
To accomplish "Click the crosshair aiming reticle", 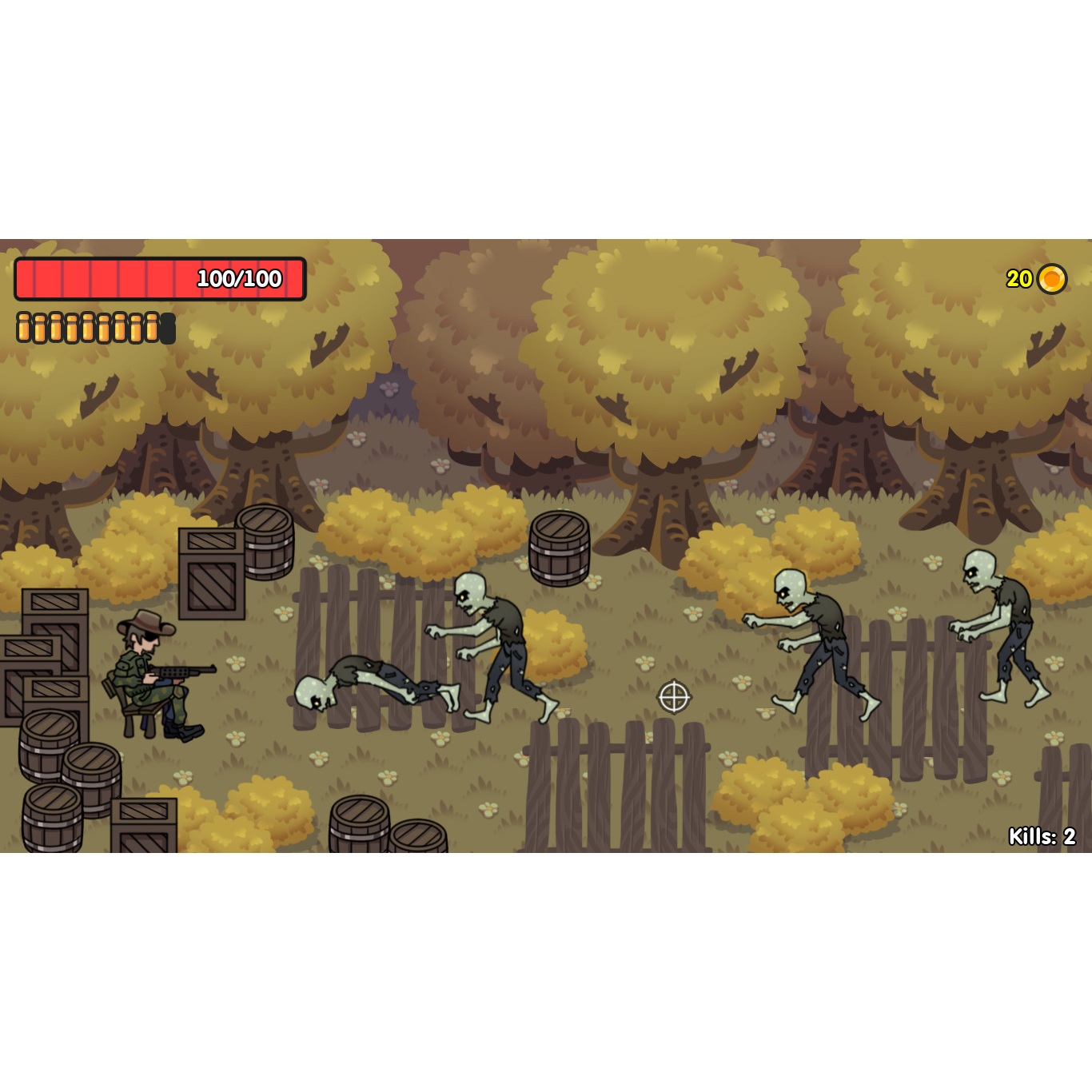I will tap(674, 697).
